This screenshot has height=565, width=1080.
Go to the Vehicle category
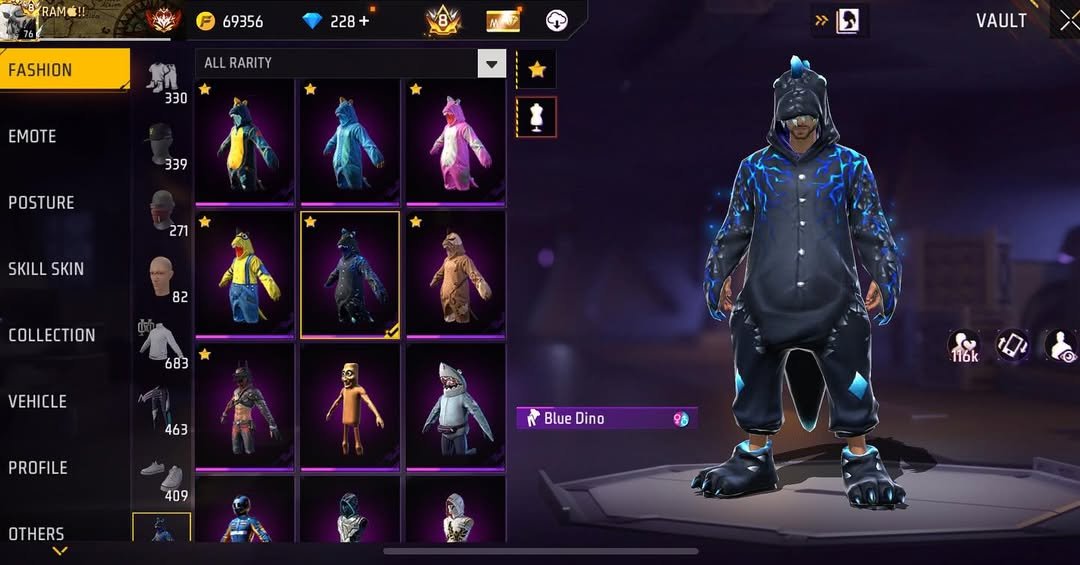pos(38,401)
